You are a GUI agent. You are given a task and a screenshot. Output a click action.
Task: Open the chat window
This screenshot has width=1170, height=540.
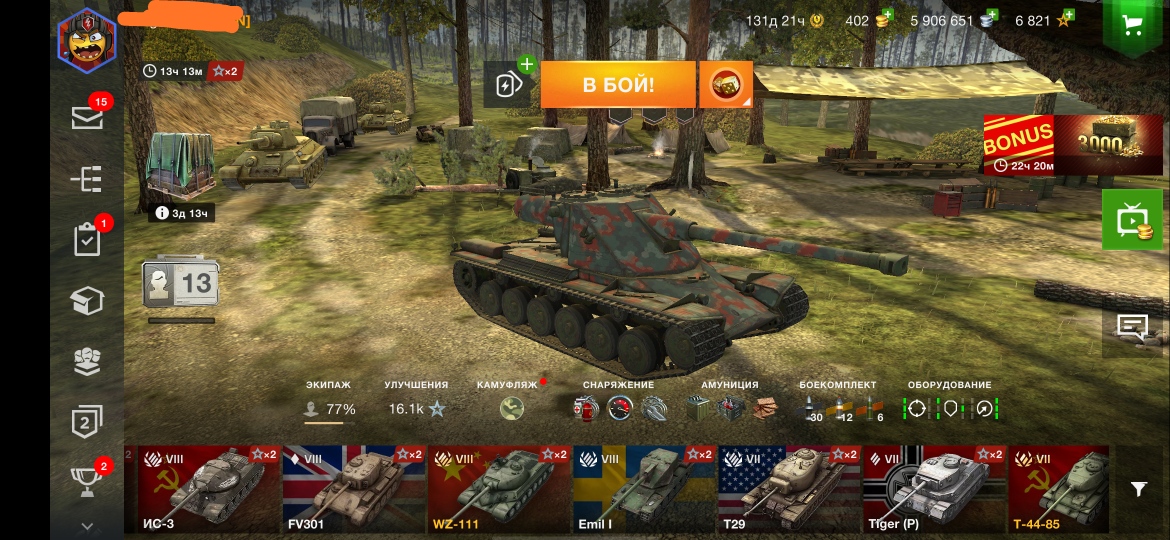(x=1133, y=327)
